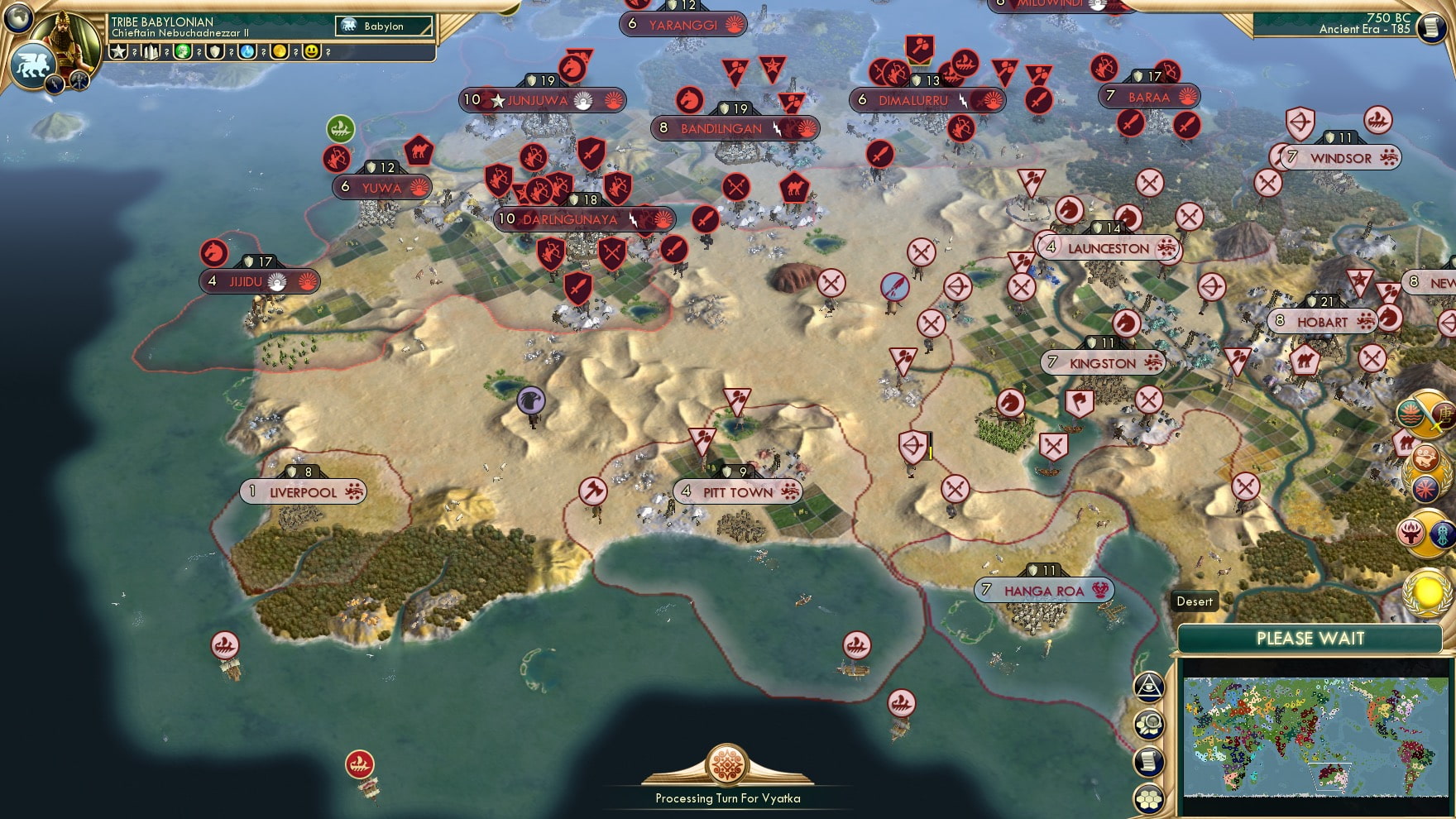1456x819 pixels.
Task: Click the Babylon lion emblem in the top-left corner
Action: click(x=32, y=63)
